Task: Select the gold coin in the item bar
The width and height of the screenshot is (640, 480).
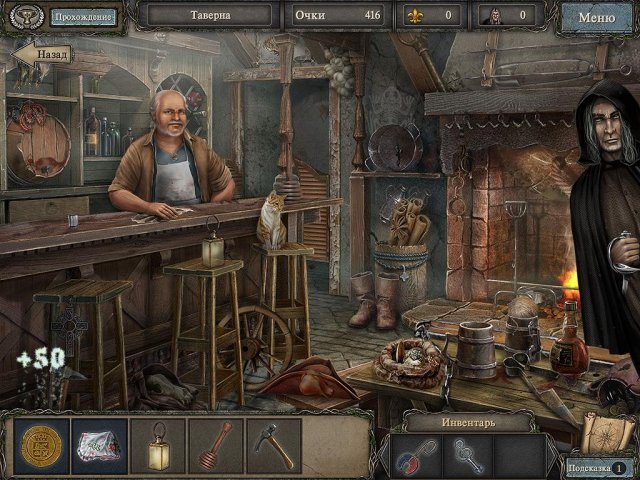Action: tap(41, 445)
